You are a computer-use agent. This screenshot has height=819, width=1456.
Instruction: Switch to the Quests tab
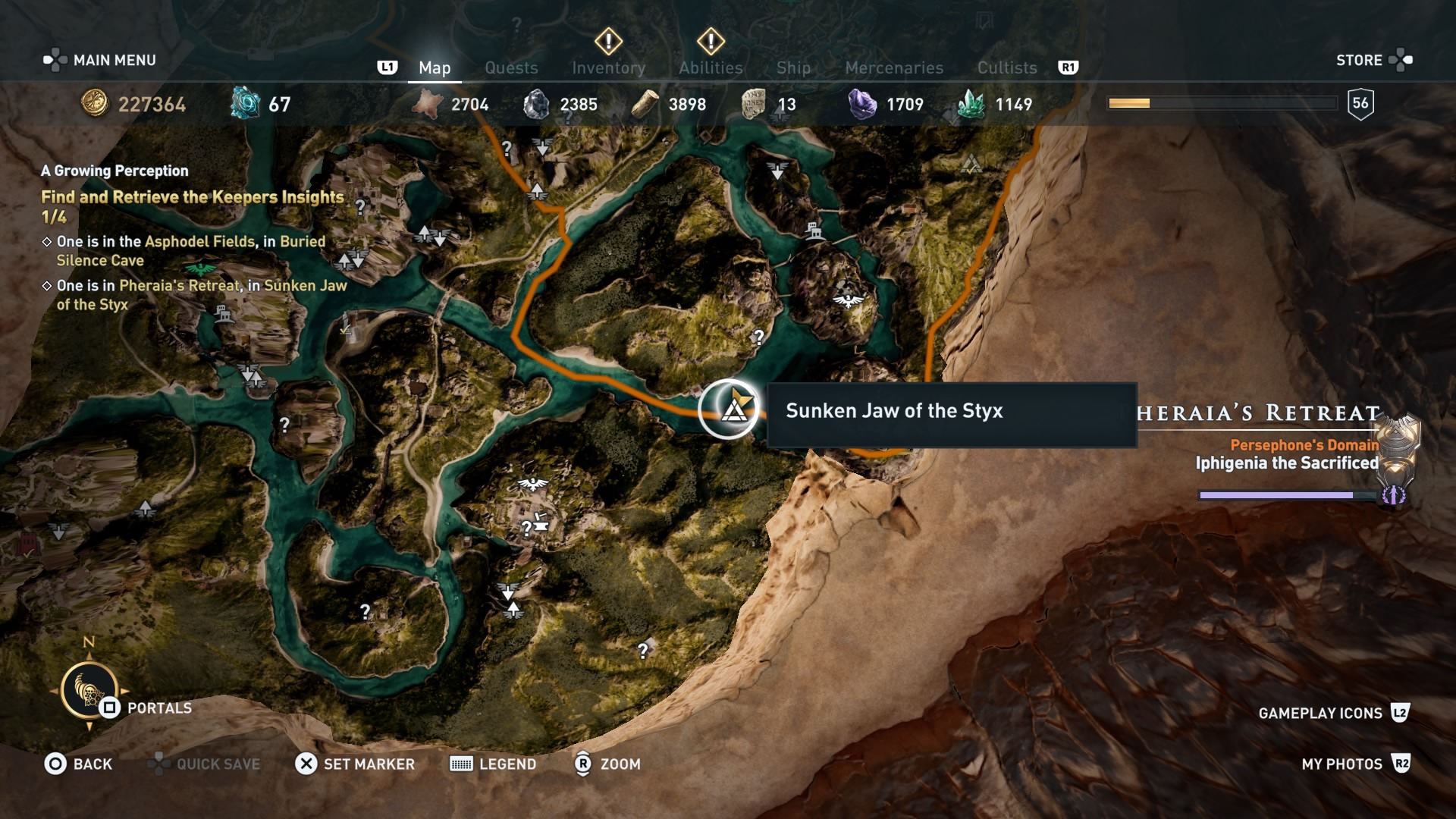click(x=511, y=67)
